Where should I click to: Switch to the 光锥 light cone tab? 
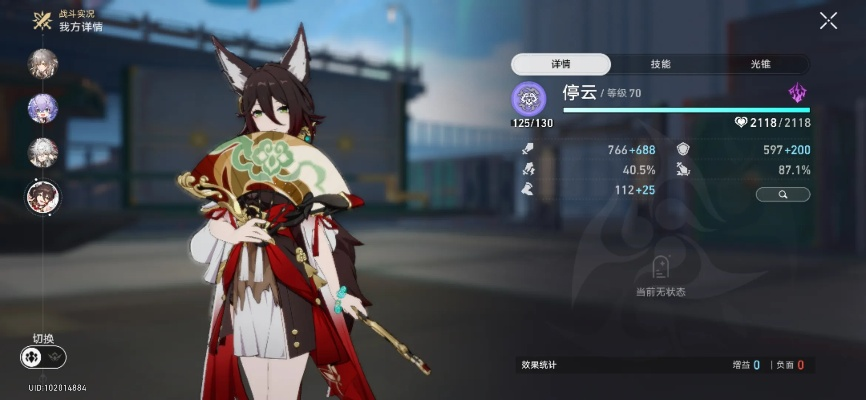(x=760, y=64)
